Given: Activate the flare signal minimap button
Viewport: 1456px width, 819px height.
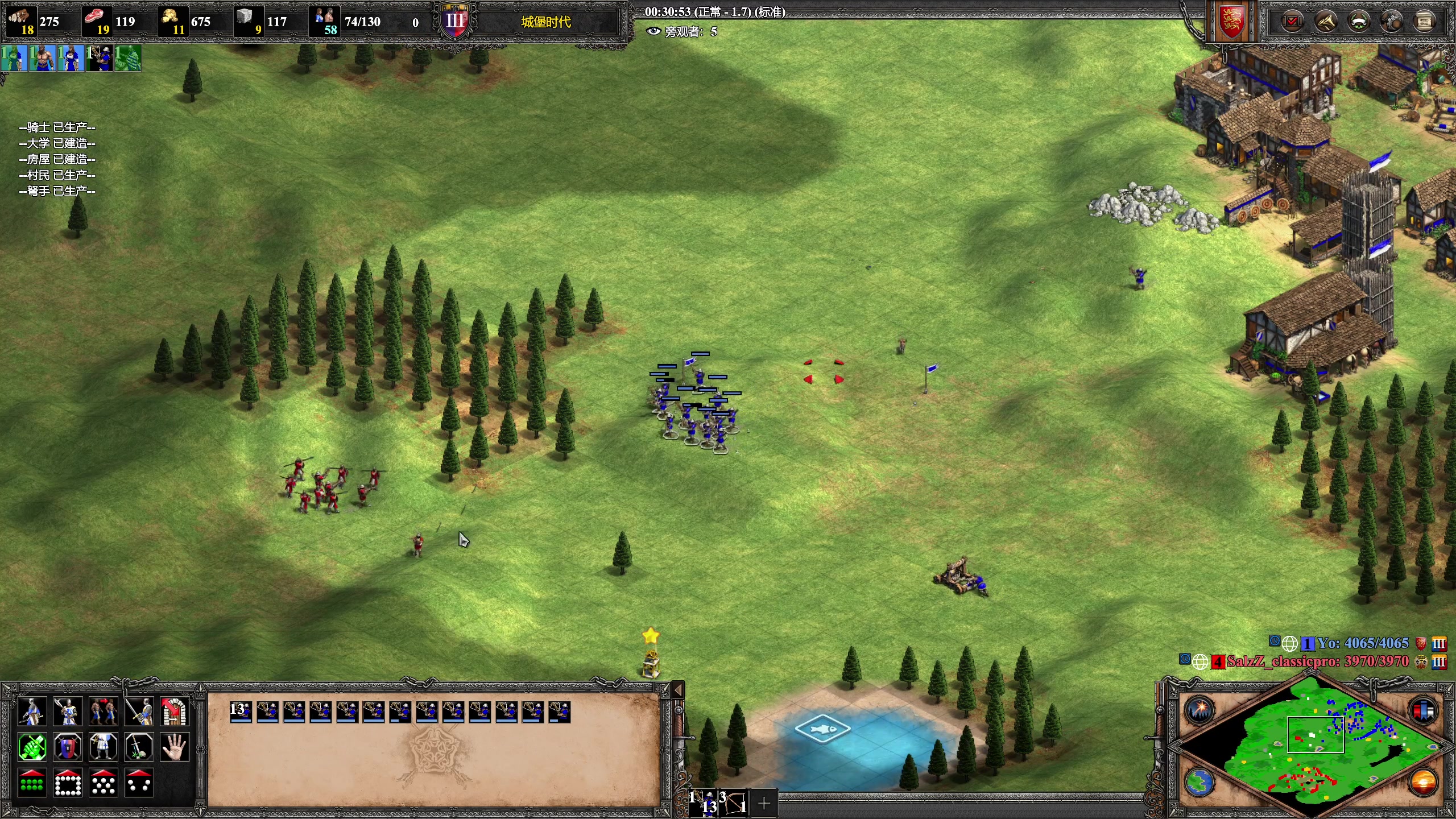Looking at the screenshot, I should coord(1200,710).
